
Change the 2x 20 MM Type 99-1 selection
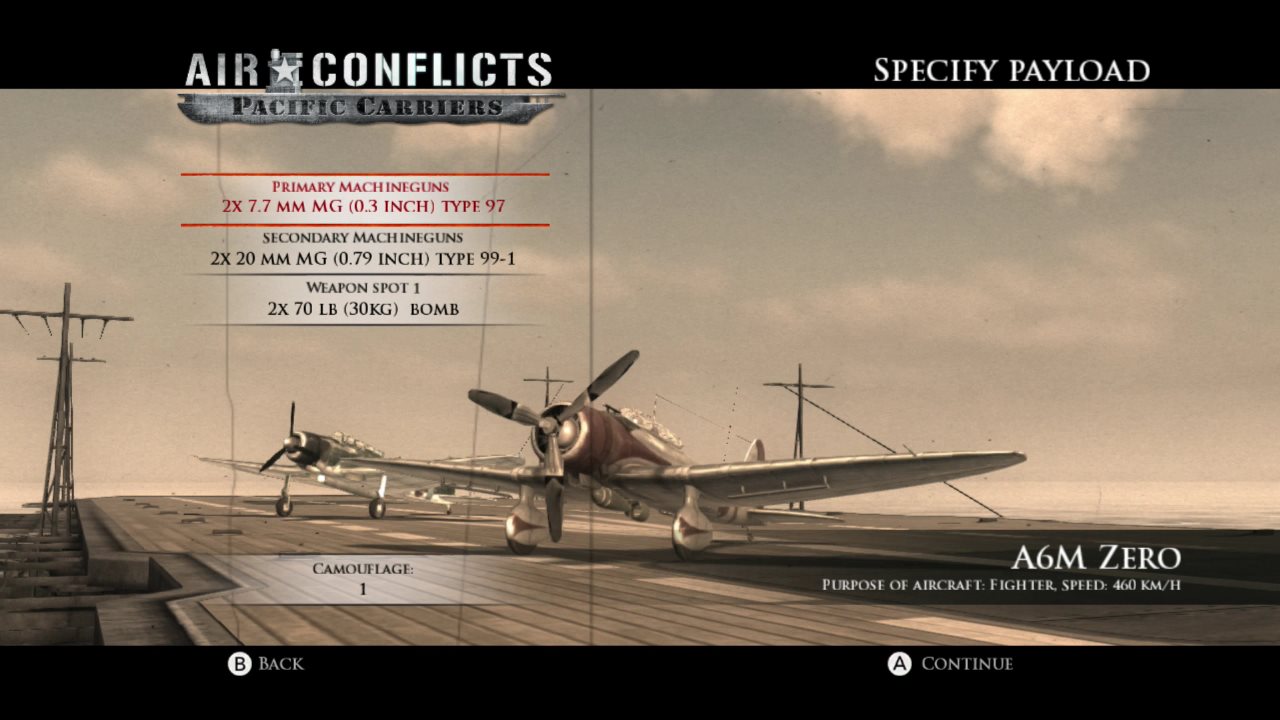(x=363, y=258)
